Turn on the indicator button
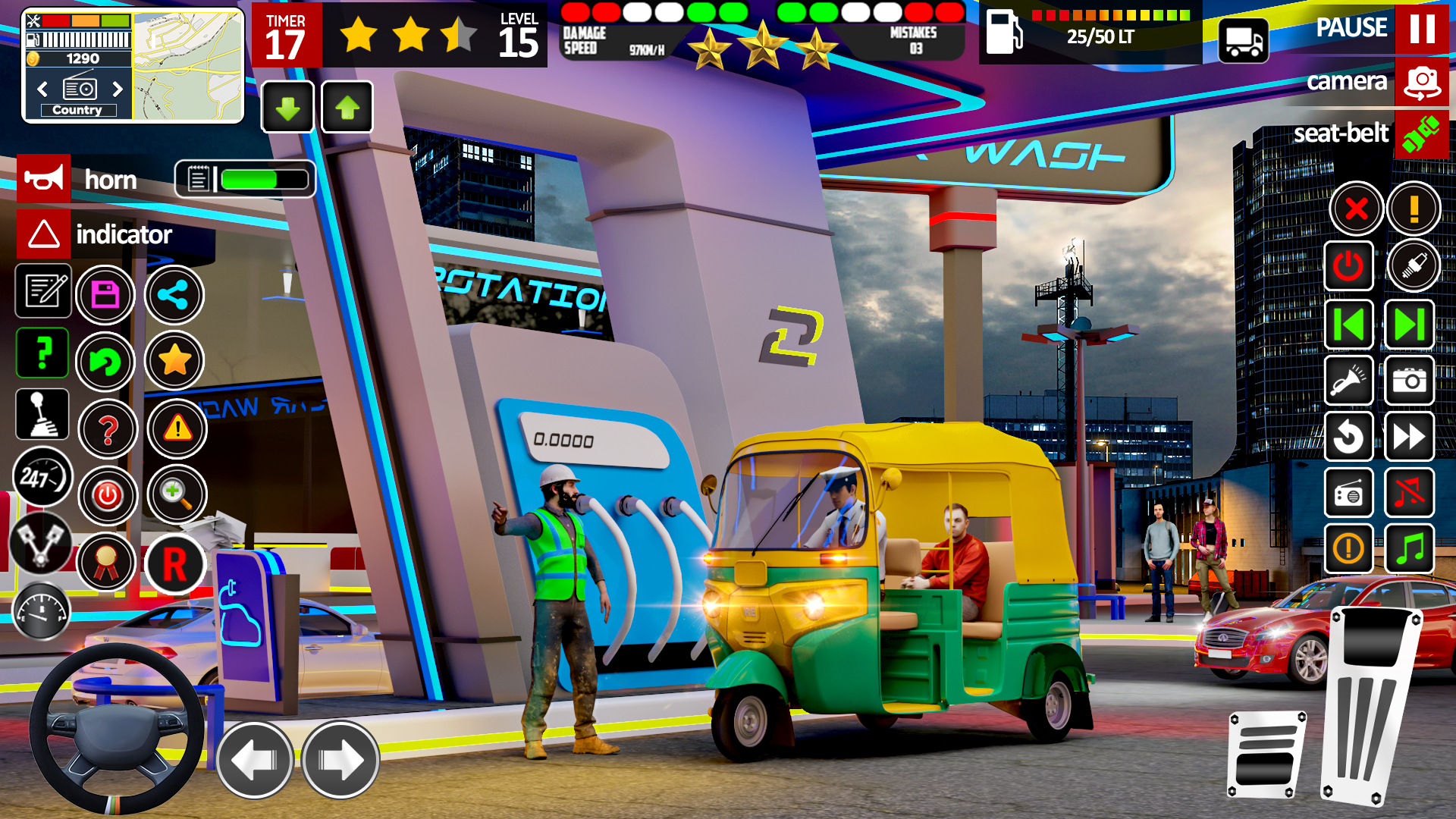This screenshot has width=1456, height=819. (x=43, y=235)
